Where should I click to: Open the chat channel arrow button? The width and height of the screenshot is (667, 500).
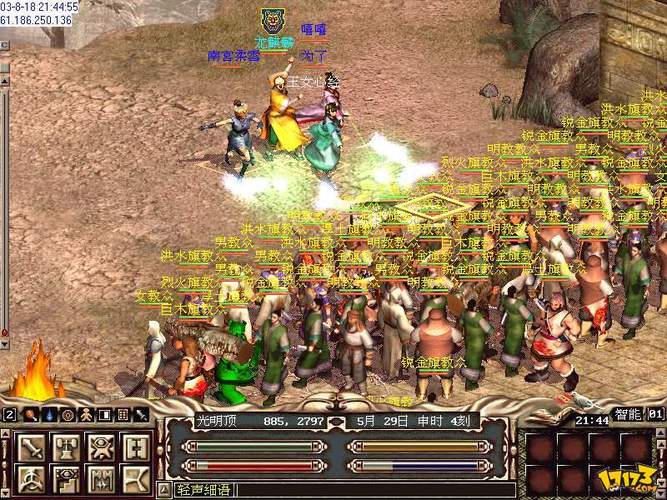point(164,490)
